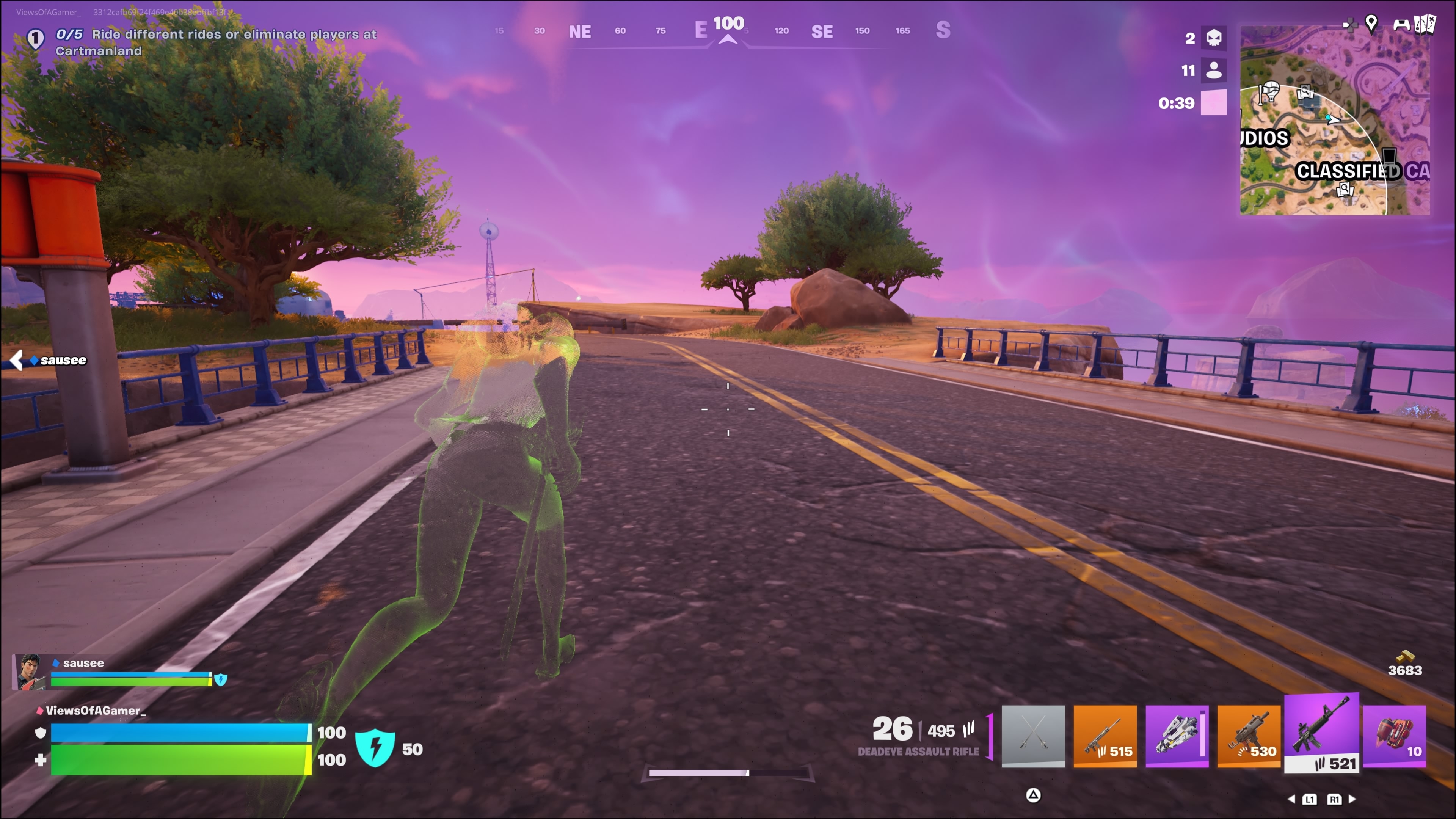Select the Deadeye Assault Rifle slot

[1321, 733]
